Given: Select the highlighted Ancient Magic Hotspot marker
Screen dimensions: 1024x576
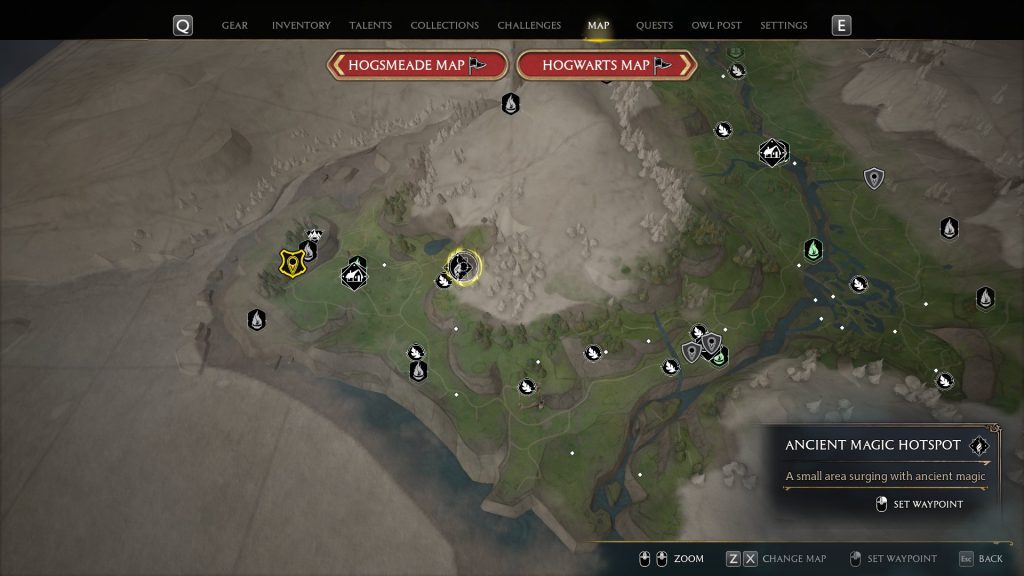Looking at the screenshot, I should point(462,266).
